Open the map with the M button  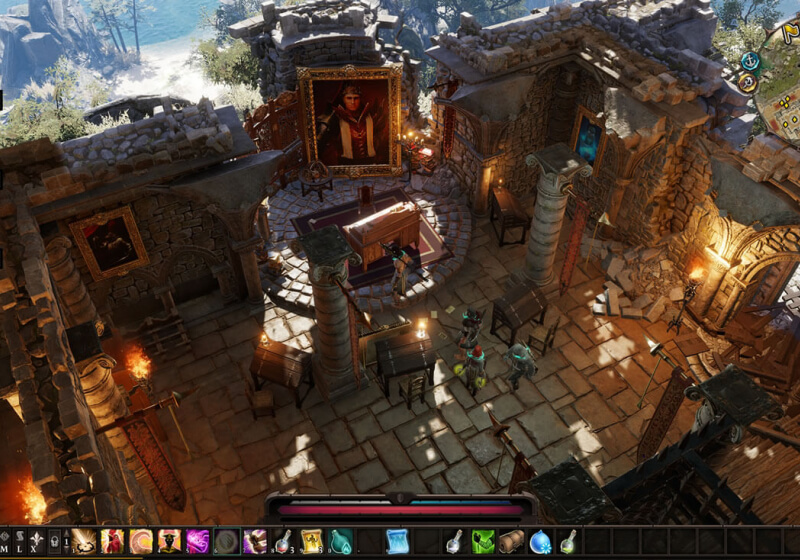click(x=6, y=541)
